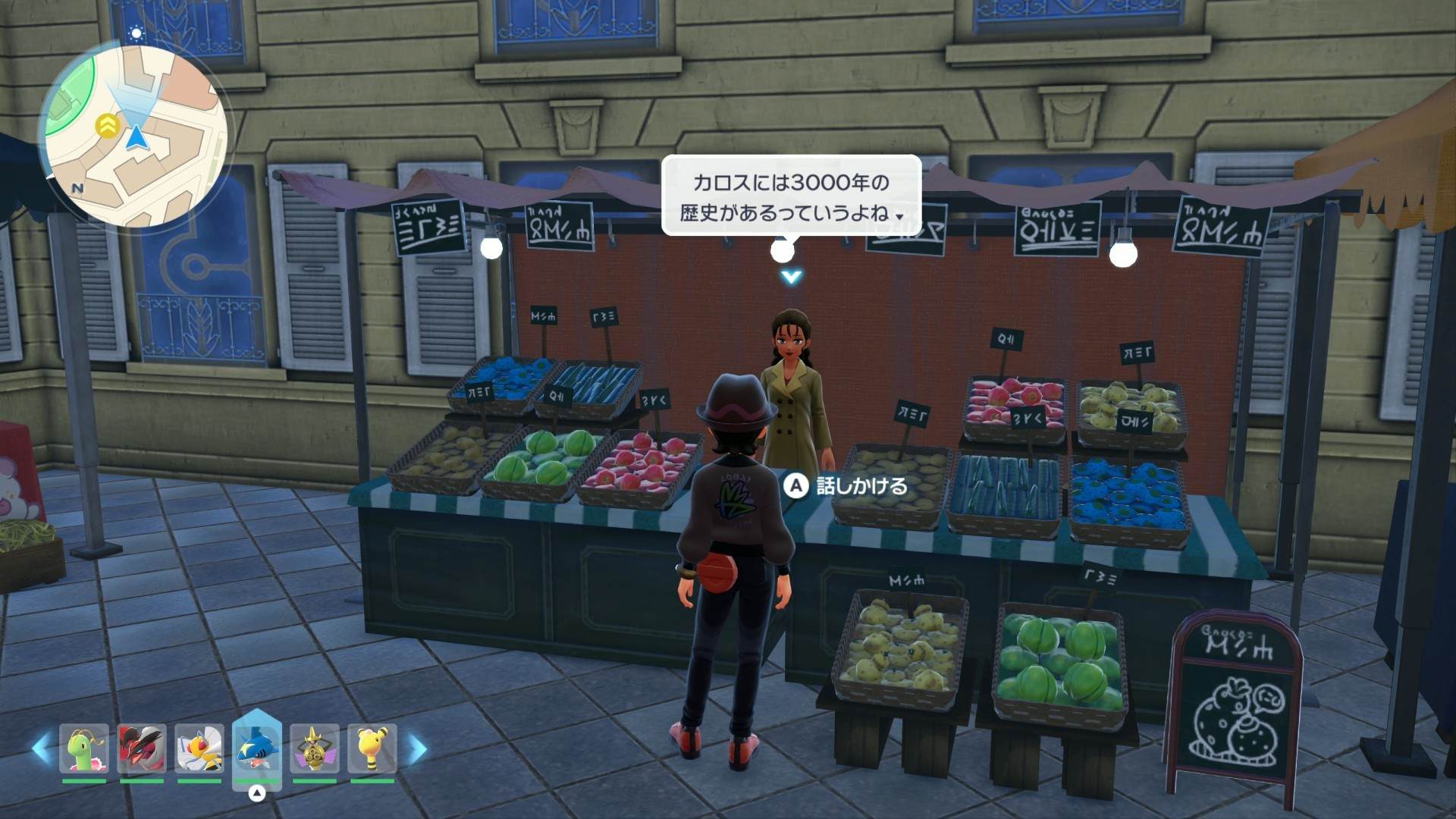Click the sun time-of-day icon above the minimap

136,33
